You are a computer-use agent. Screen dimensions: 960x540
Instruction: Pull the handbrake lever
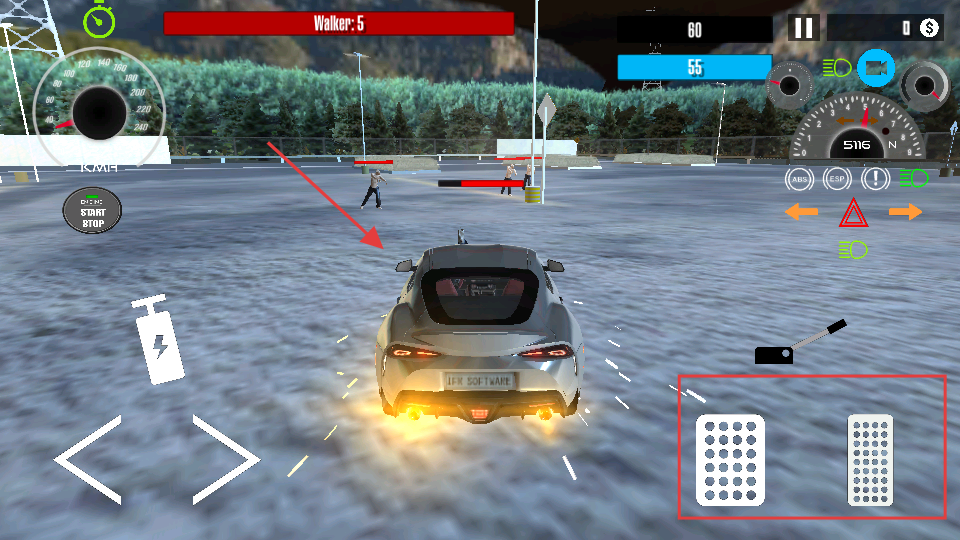801,343
